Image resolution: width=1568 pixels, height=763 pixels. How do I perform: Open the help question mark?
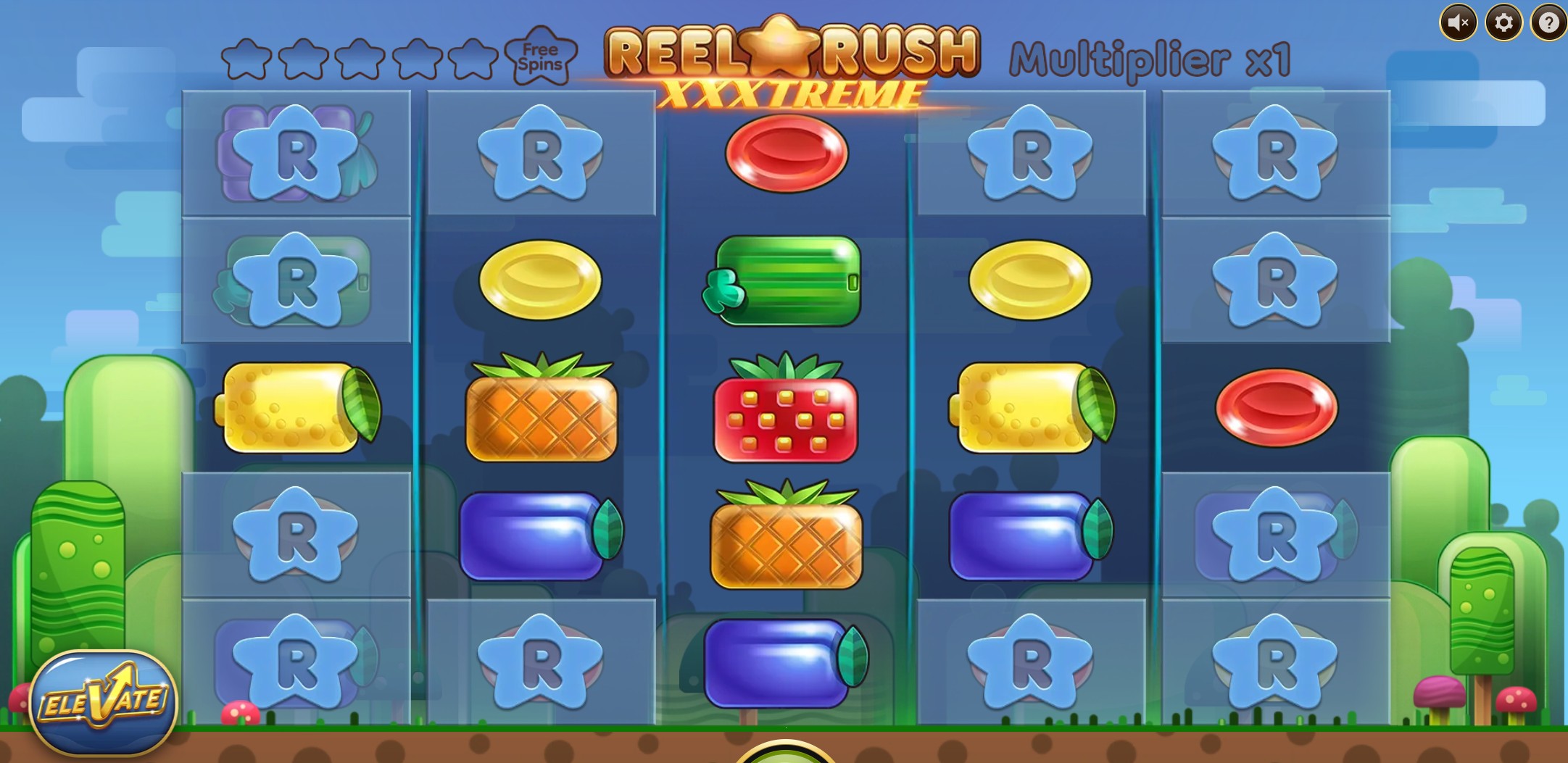1548,22
